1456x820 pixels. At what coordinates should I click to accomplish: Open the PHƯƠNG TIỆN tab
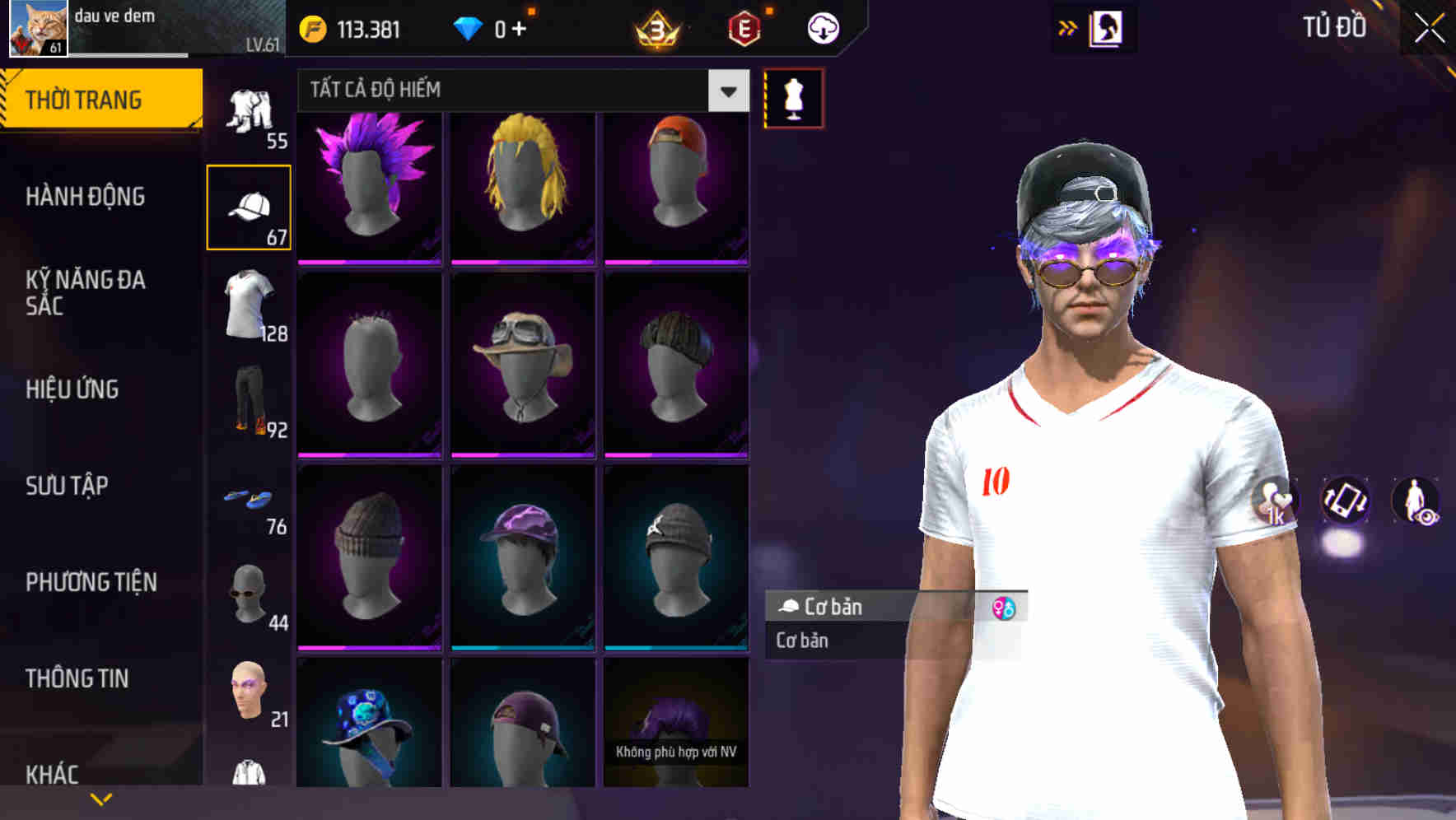tap(91, 581)
